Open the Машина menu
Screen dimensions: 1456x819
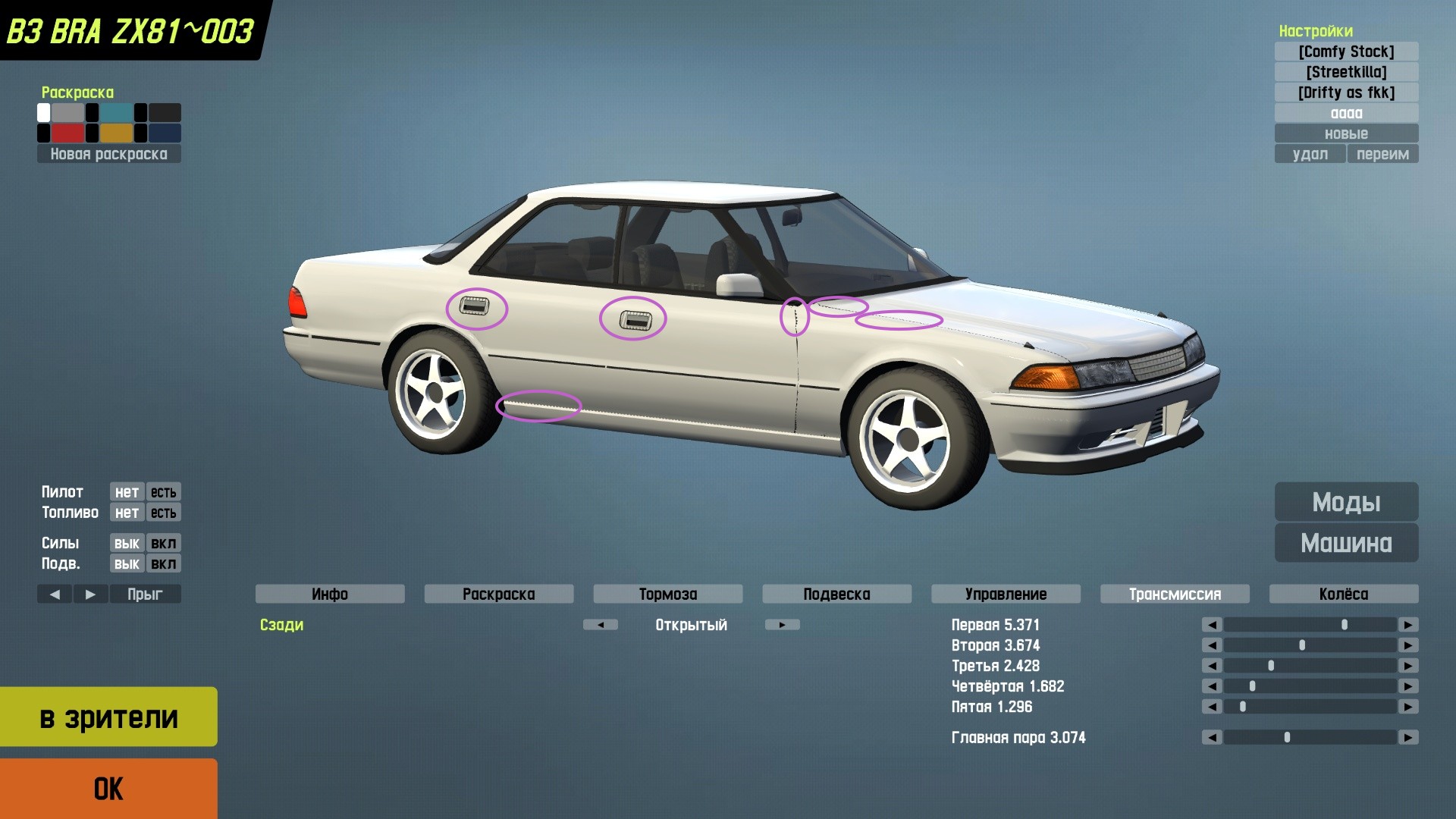pyautogui.click(x=1346, y=543)
